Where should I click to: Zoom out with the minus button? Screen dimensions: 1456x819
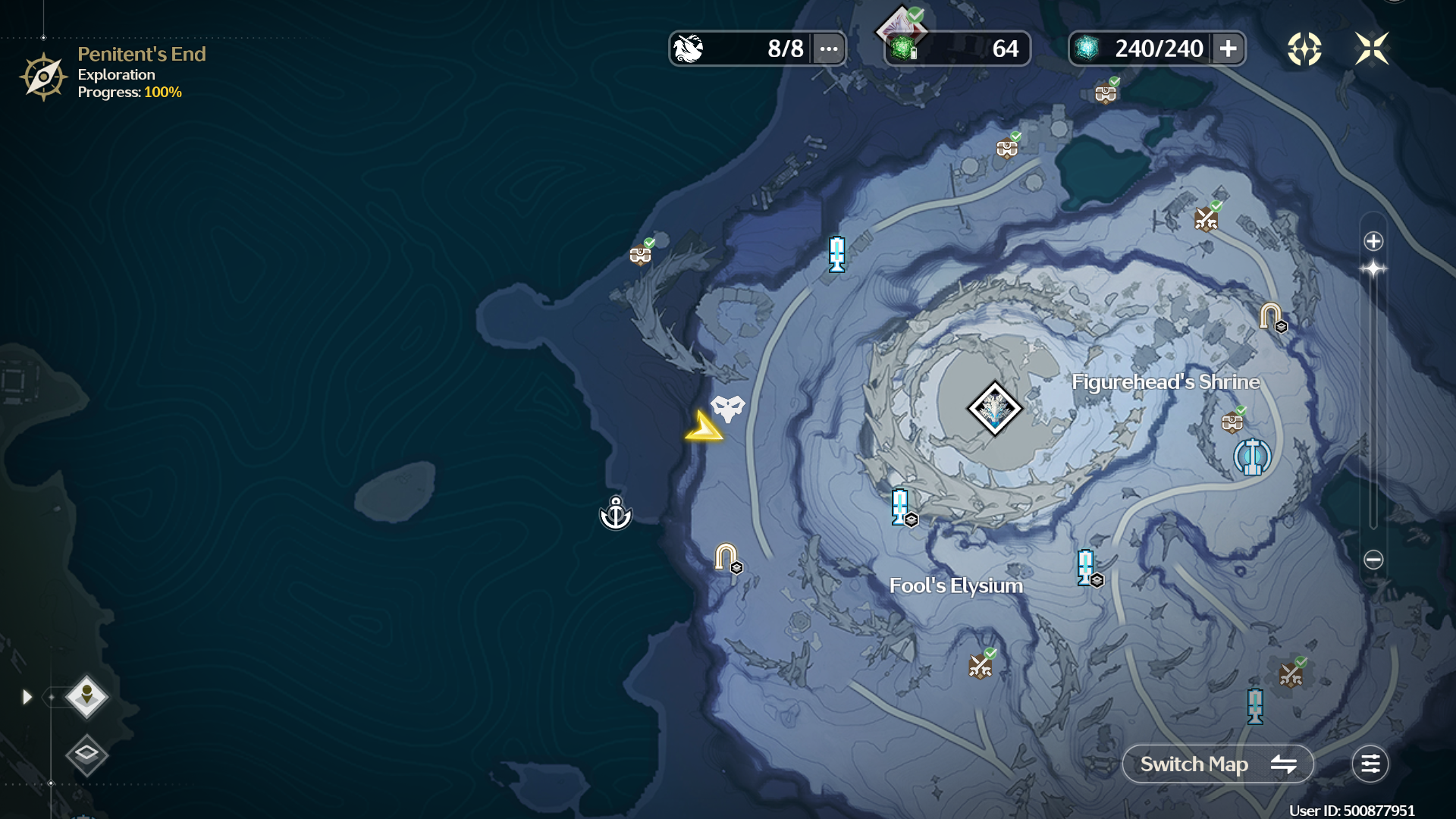tap(1373, 560)
